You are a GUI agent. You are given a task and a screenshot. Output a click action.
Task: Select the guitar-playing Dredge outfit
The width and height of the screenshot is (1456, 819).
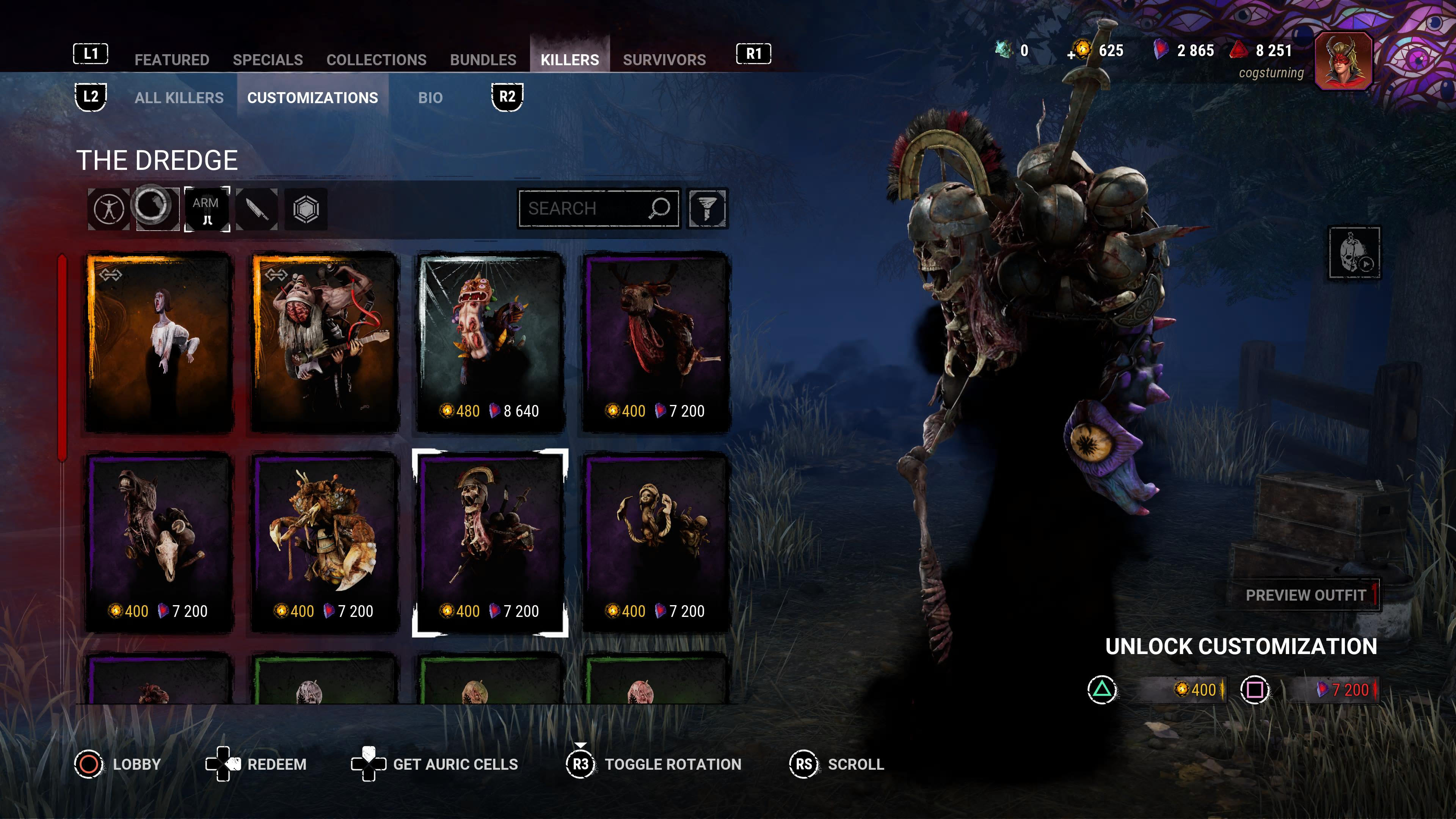(x=325, y=342)
